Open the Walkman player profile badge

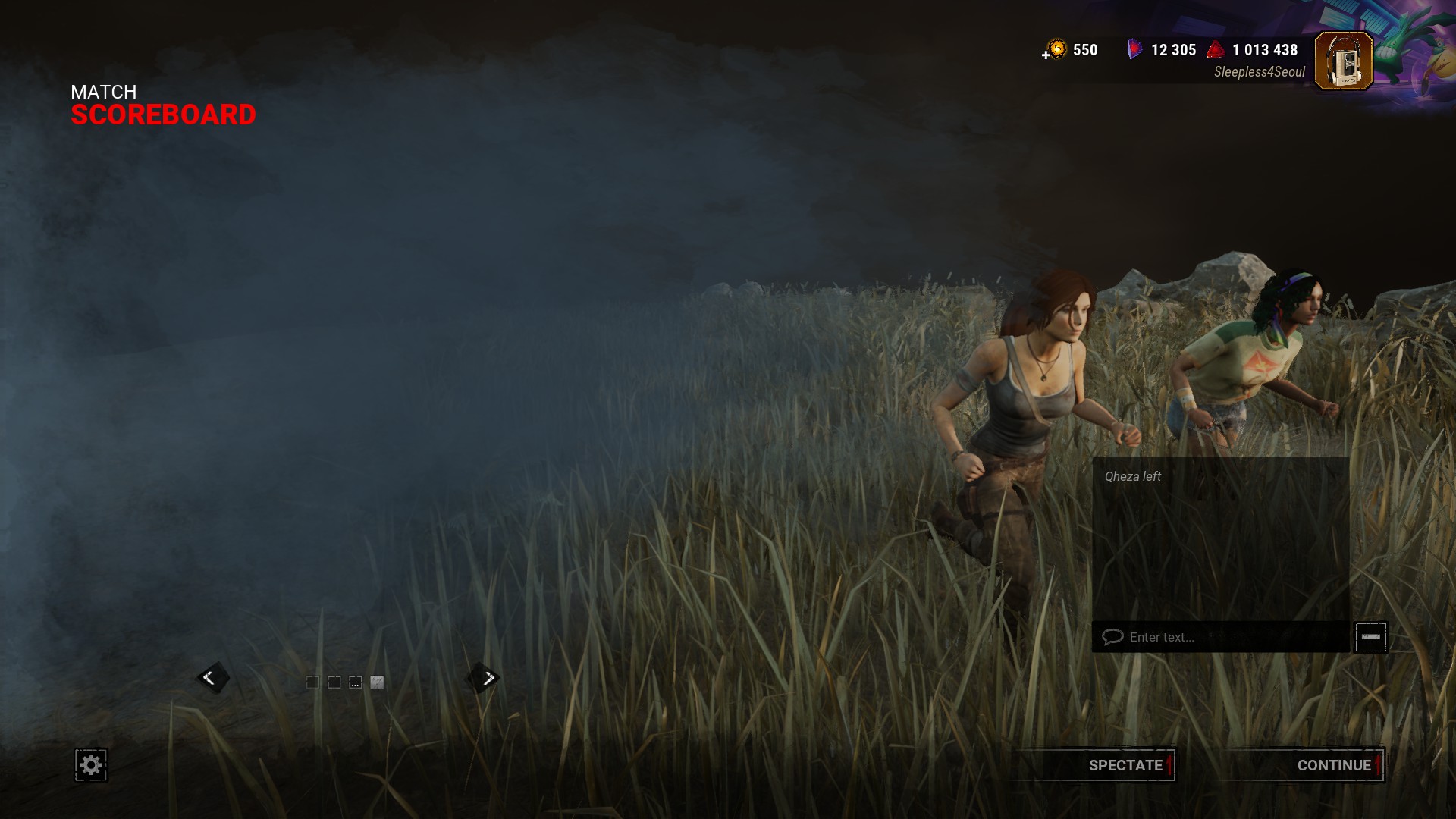(x=1343, y=61)
